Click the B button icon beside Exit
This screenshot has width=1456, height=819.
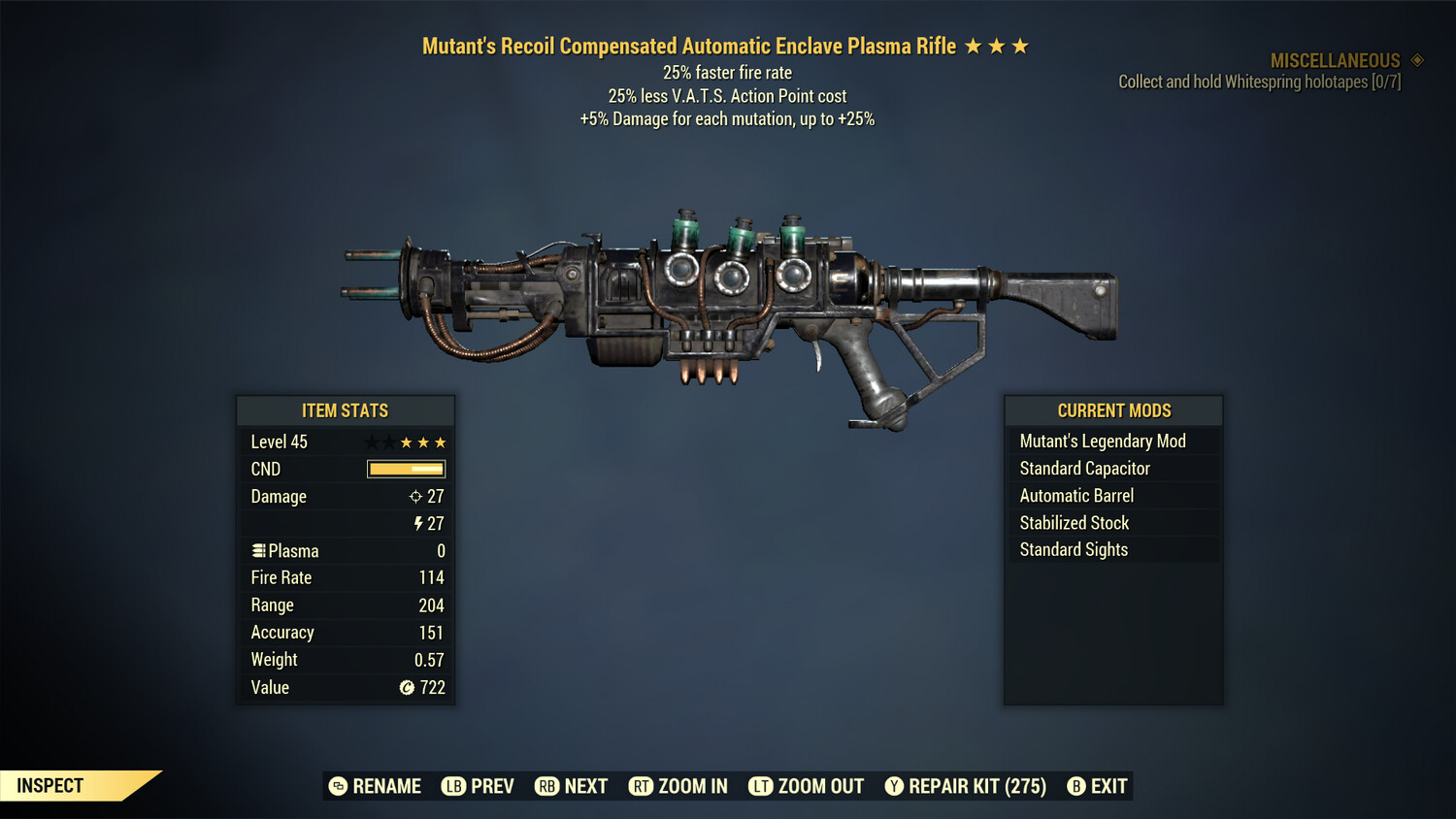(1075, 786)
